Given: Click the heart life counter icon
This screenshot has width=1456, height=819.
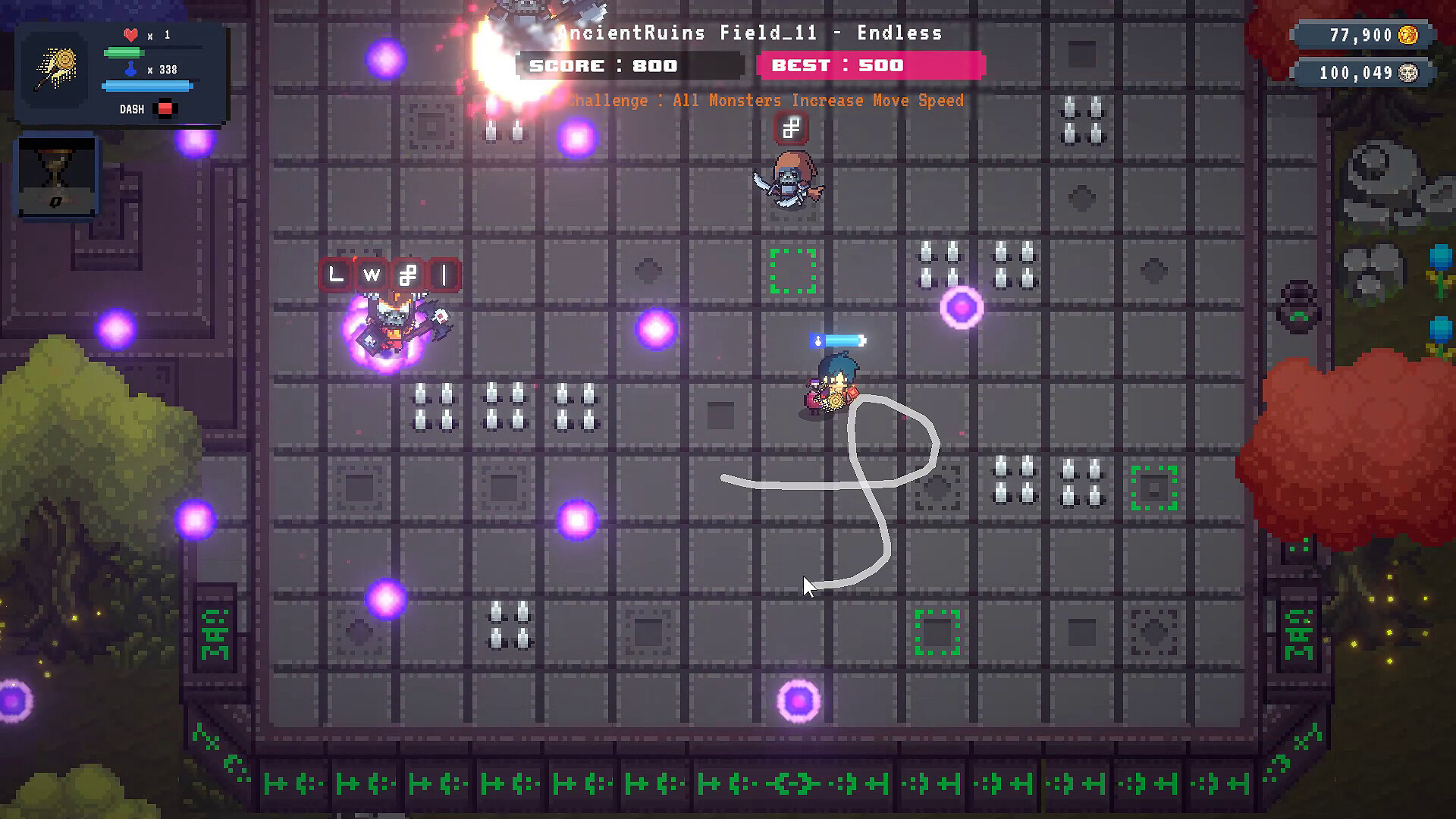Looking at the screenshot, I should click(x=130, y=33).
